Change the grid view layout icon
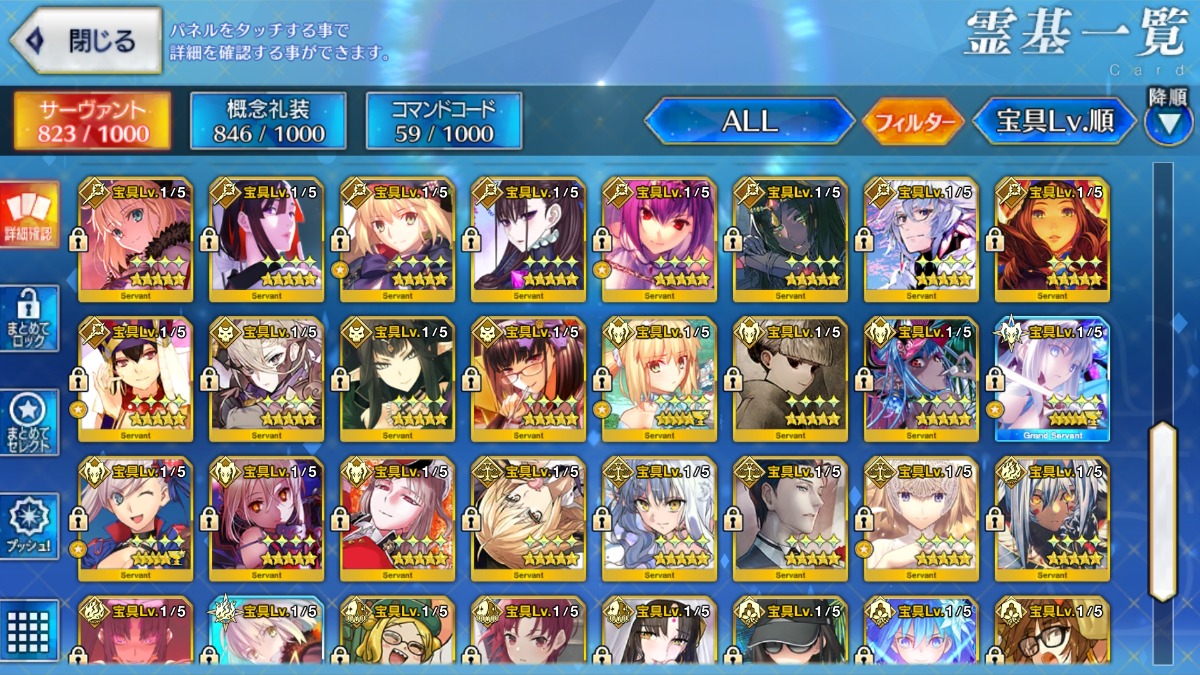Screen dimensions: 1200x675 click(x=29, y=630)
